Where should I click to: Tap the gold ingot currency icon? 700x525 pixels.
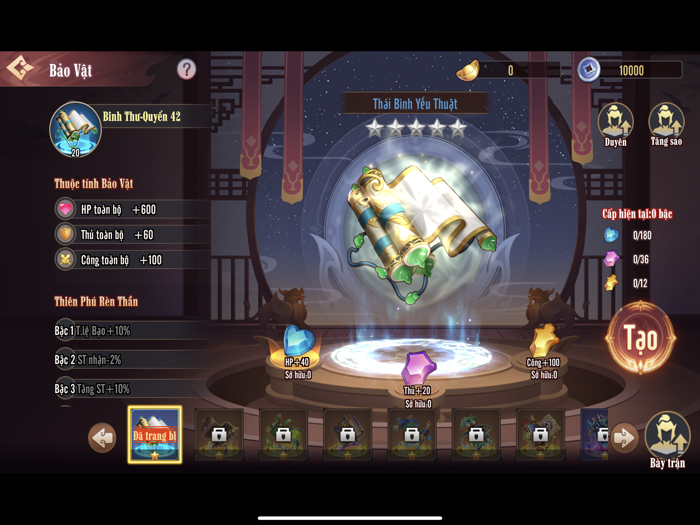468,70
